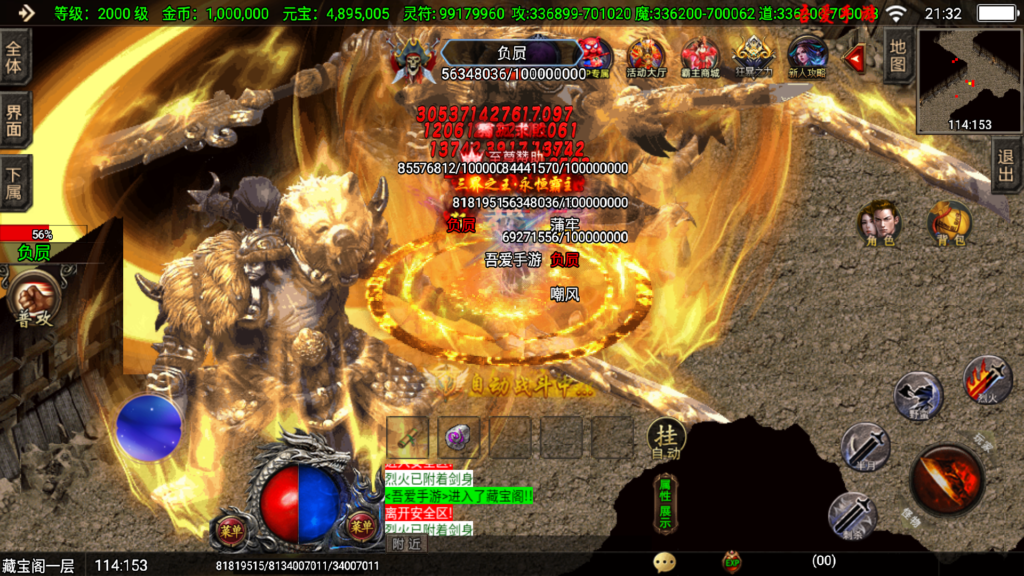The image size is (1024, 576).
Task: Use the scroll item in quick slot
Action: tap(408, 437)
